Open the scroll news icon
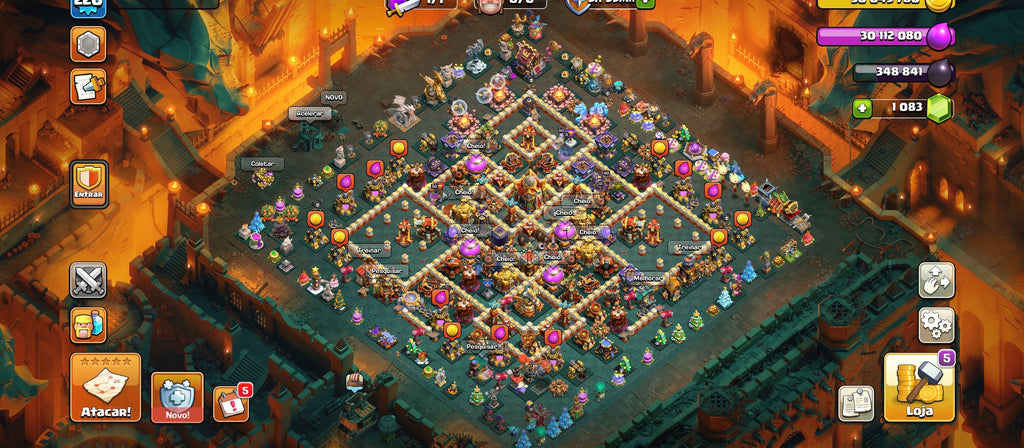 (x=88, y=87)
